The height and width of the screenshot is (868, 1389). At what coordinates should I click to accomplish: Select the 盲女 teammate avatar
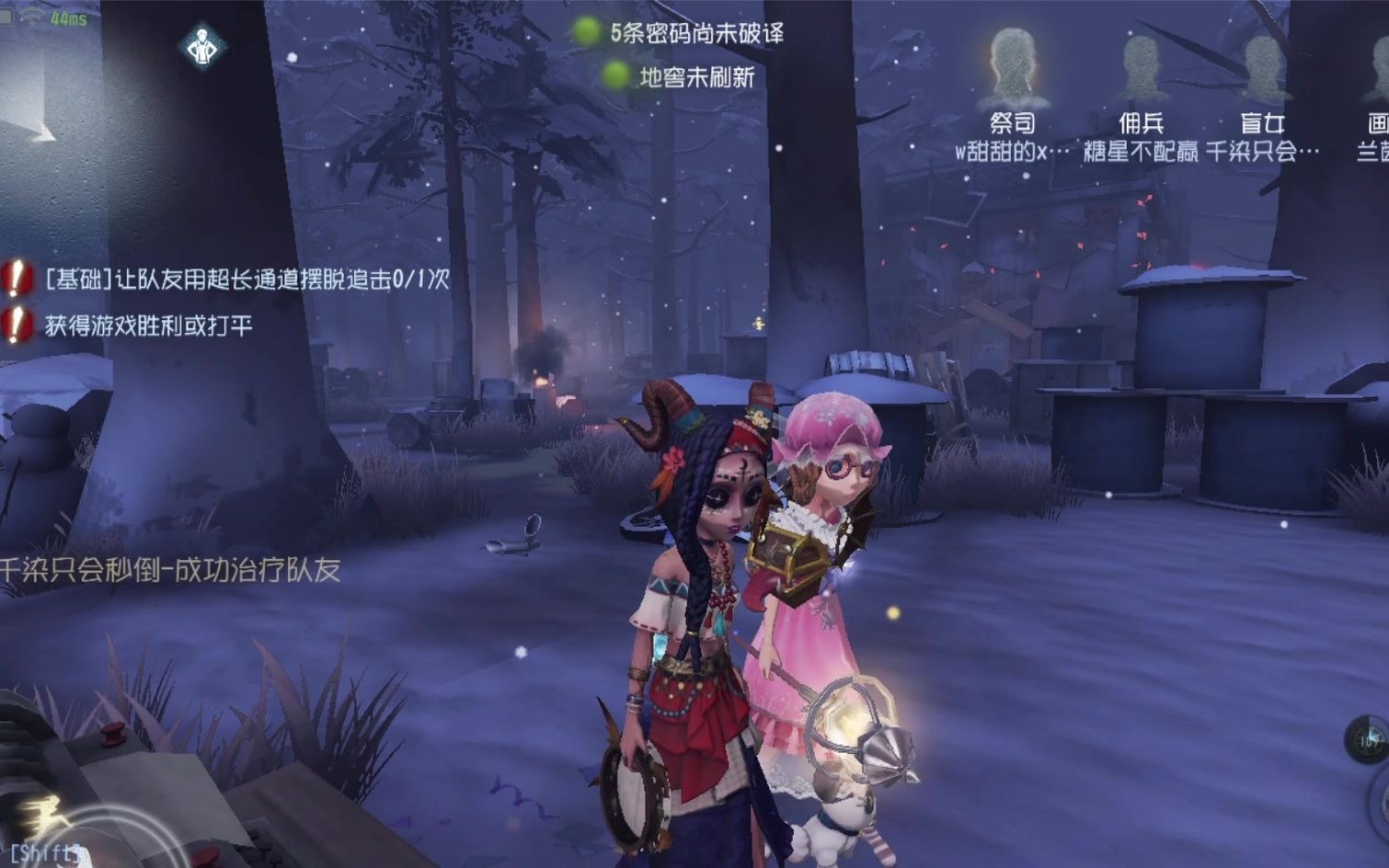click(x=1265, y=64)
